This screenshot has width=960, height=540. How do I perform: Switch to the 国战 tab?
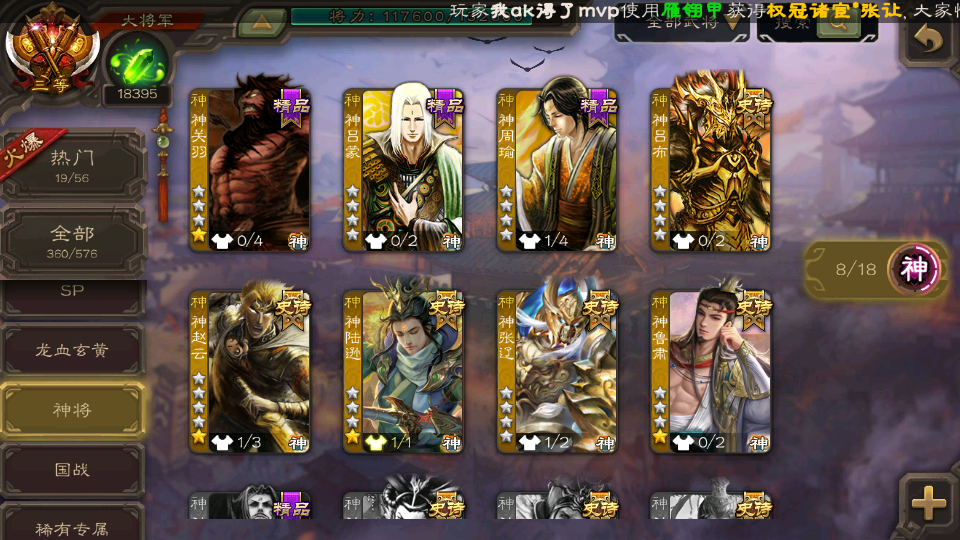coord(72,469)
